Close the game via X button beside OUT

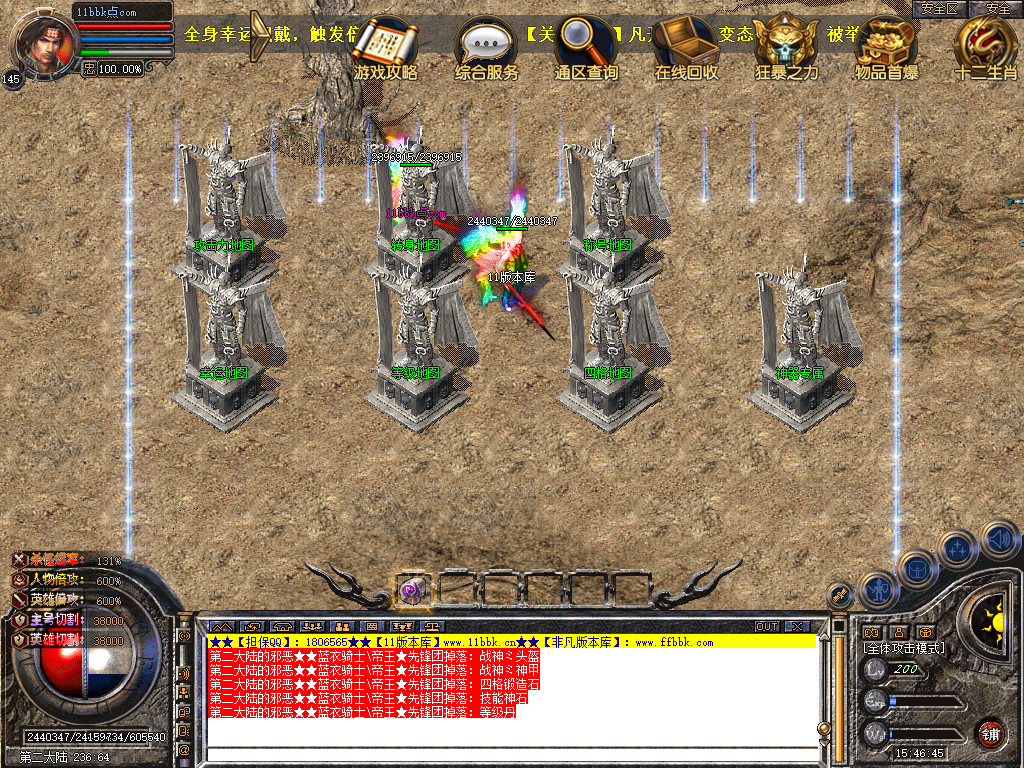[x=796, y=626]
